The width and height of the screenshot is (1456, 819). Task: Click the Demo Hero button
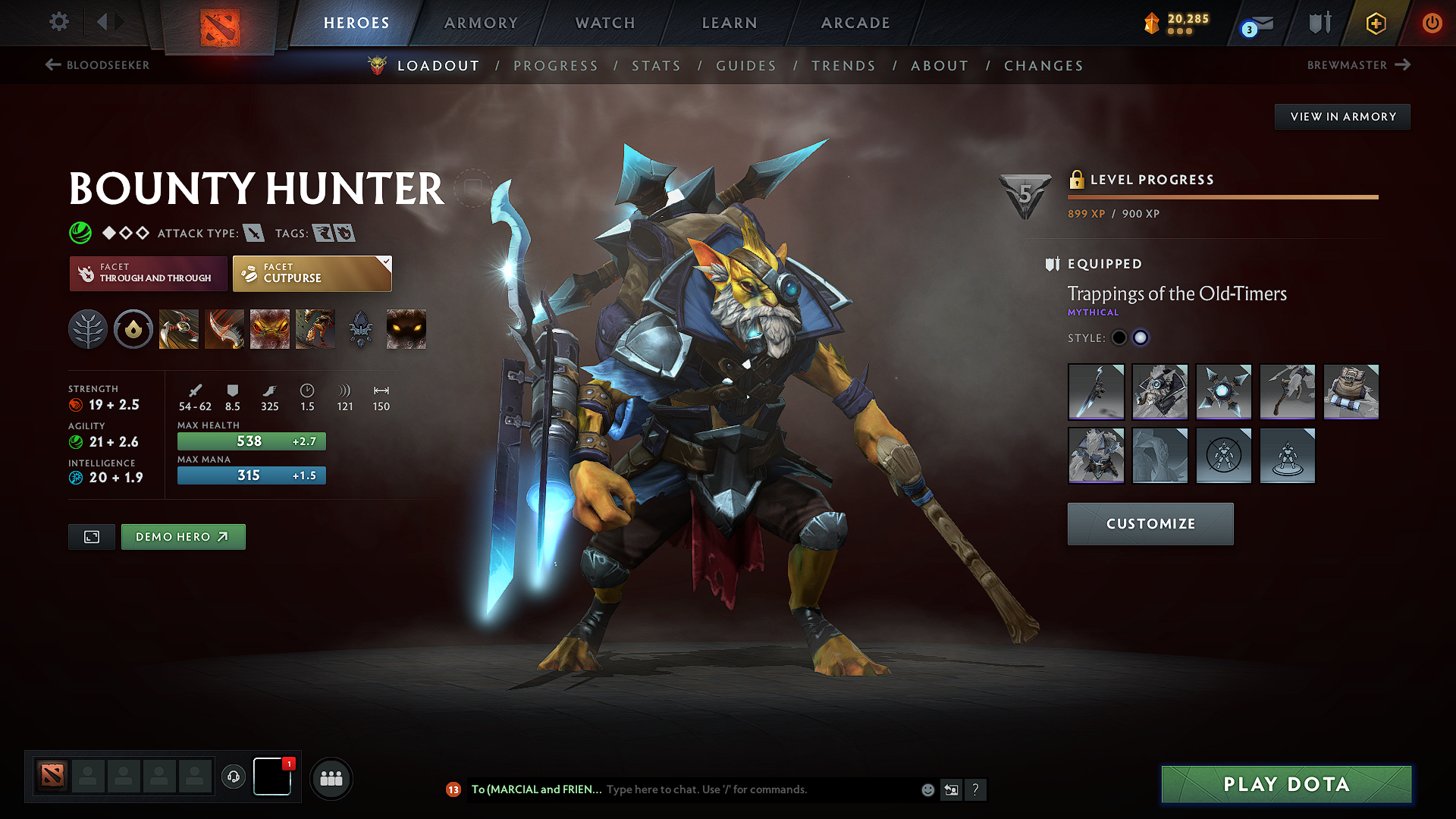(183, 536)
